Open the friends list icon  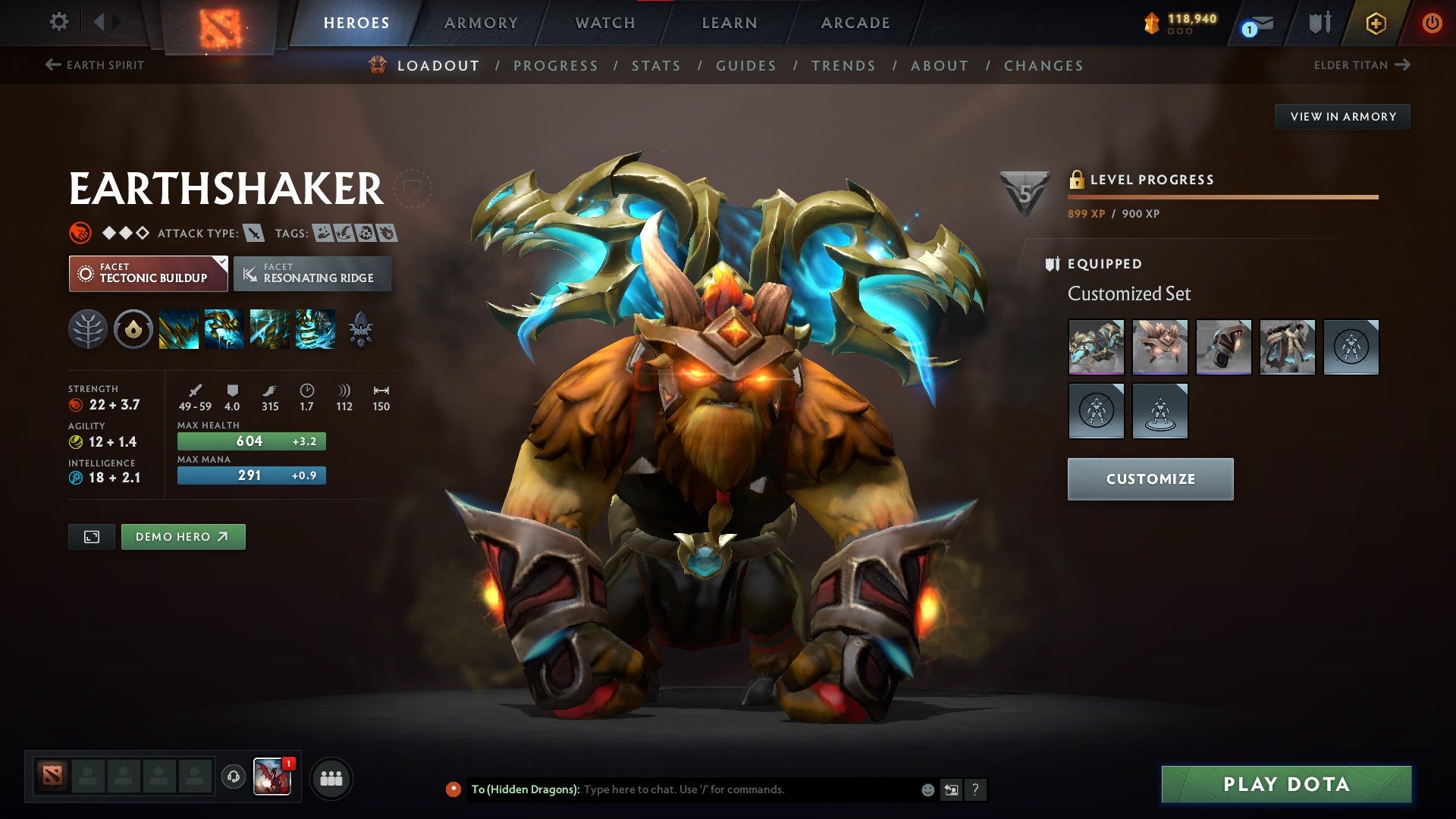[331, 777]
